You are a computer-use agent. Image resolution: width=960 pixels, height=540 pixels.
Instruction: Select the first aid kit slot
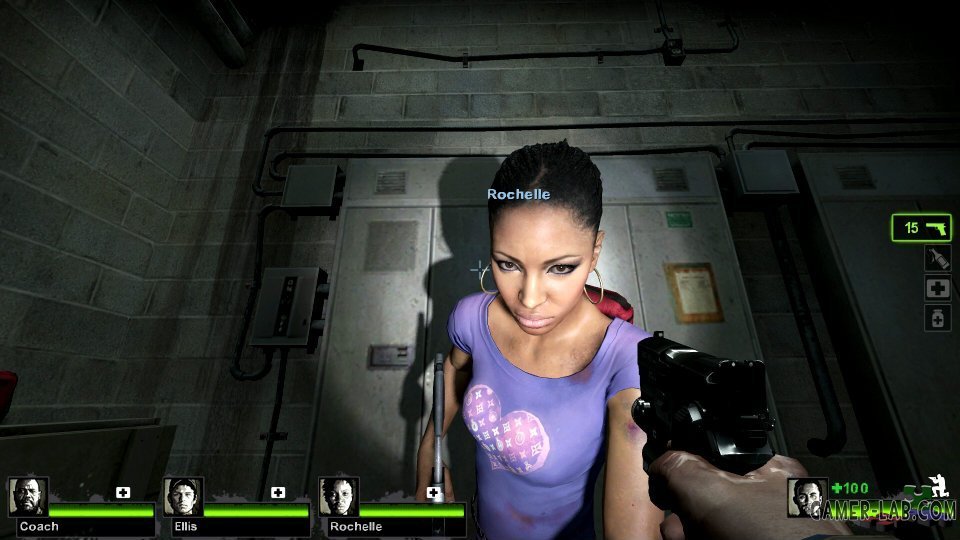937,288
